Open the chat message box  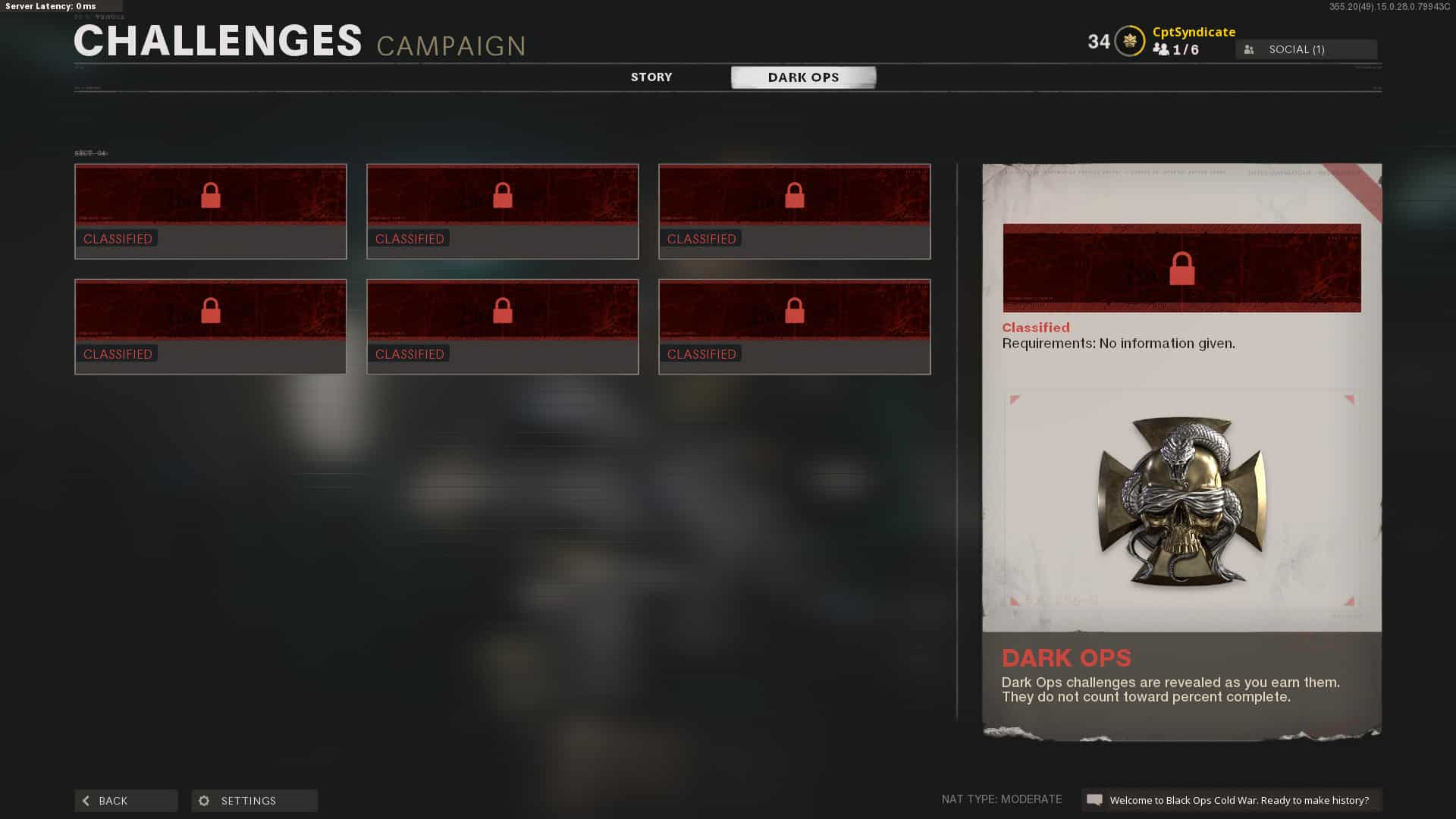[x=1232, y=800]
